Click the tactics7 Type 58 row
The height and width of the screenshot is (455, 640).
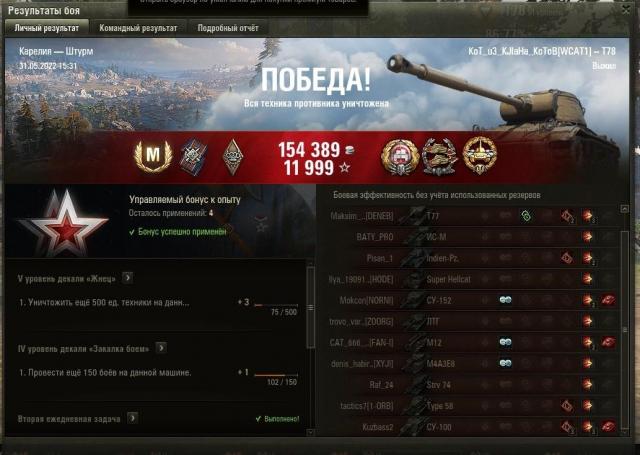click(470, 406)
